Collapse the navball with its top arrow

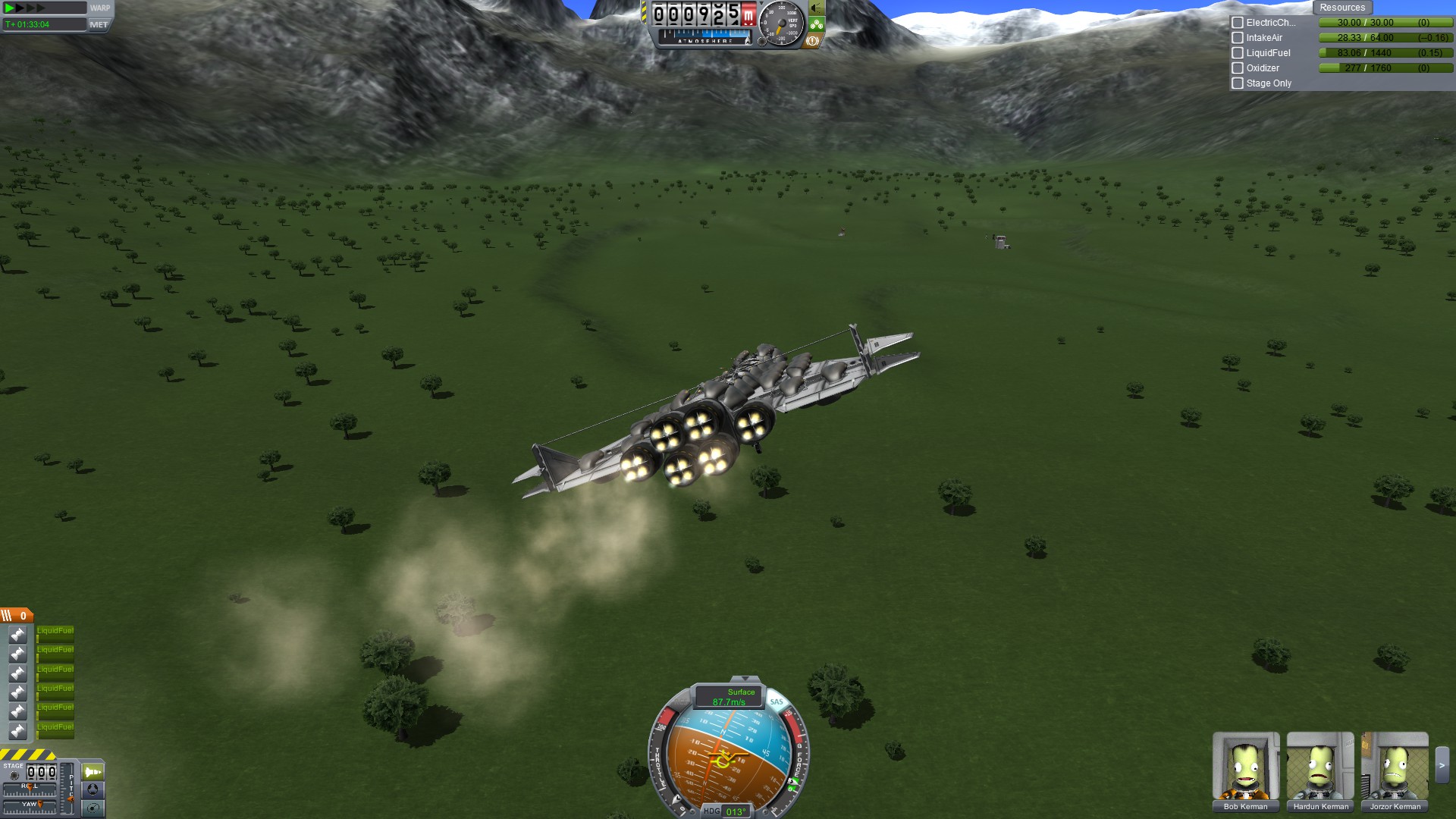(x=745, y=679)
